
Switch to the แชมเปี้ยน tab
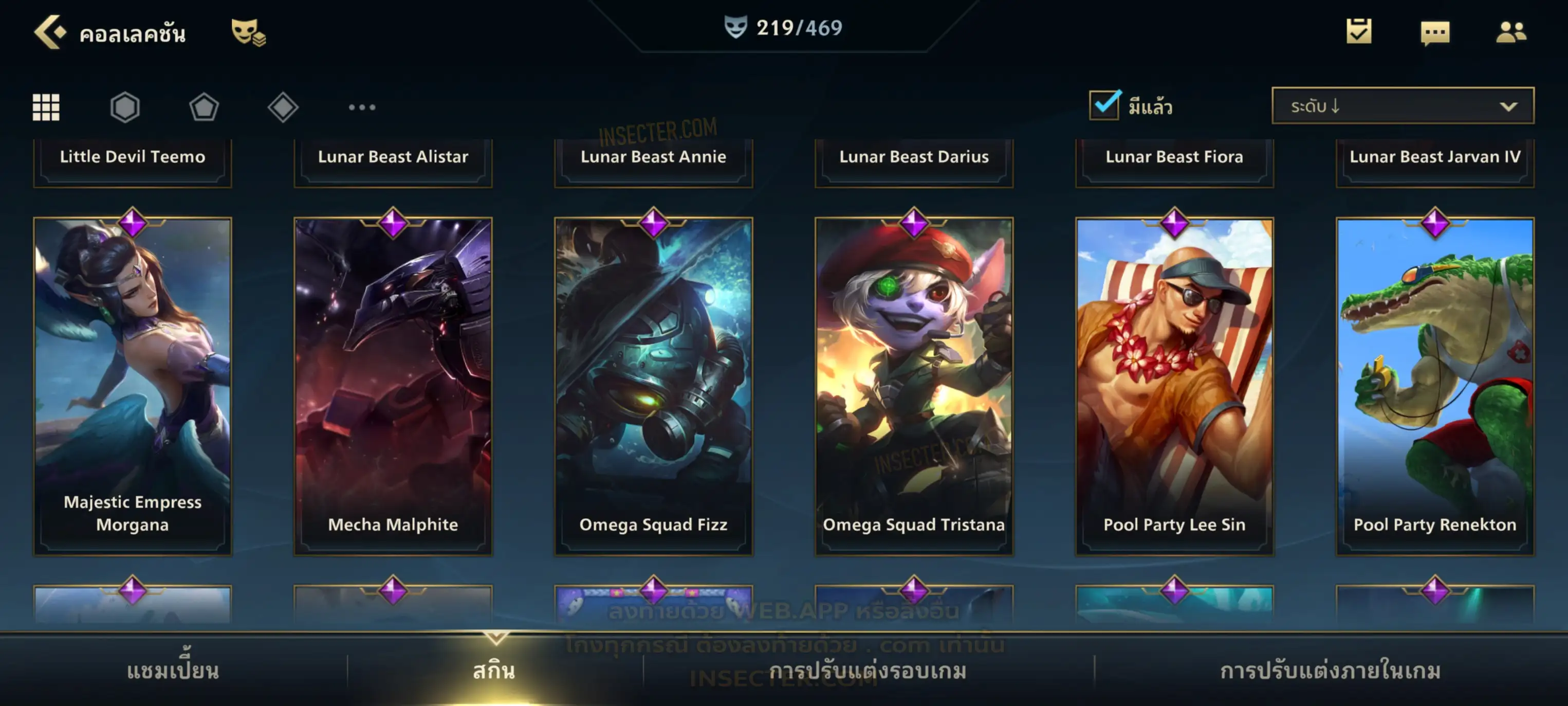click(x=173, y=671)
